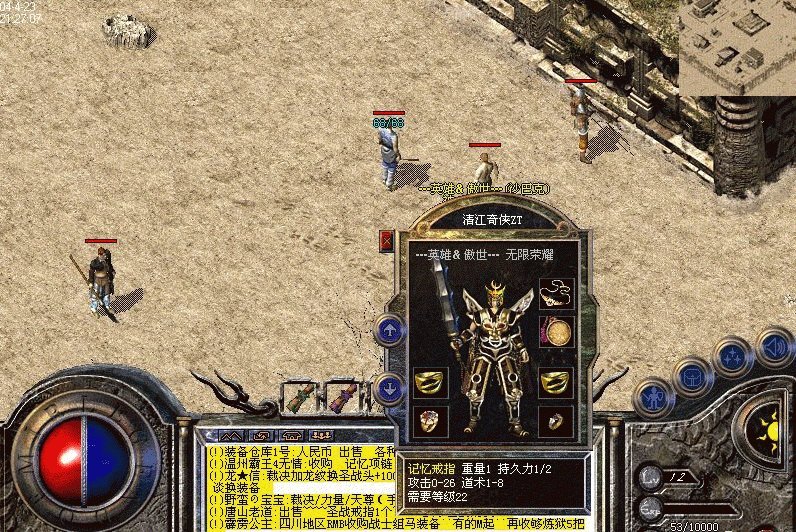
Task: Select the necklace equipment slot
Action: (556, 294)
